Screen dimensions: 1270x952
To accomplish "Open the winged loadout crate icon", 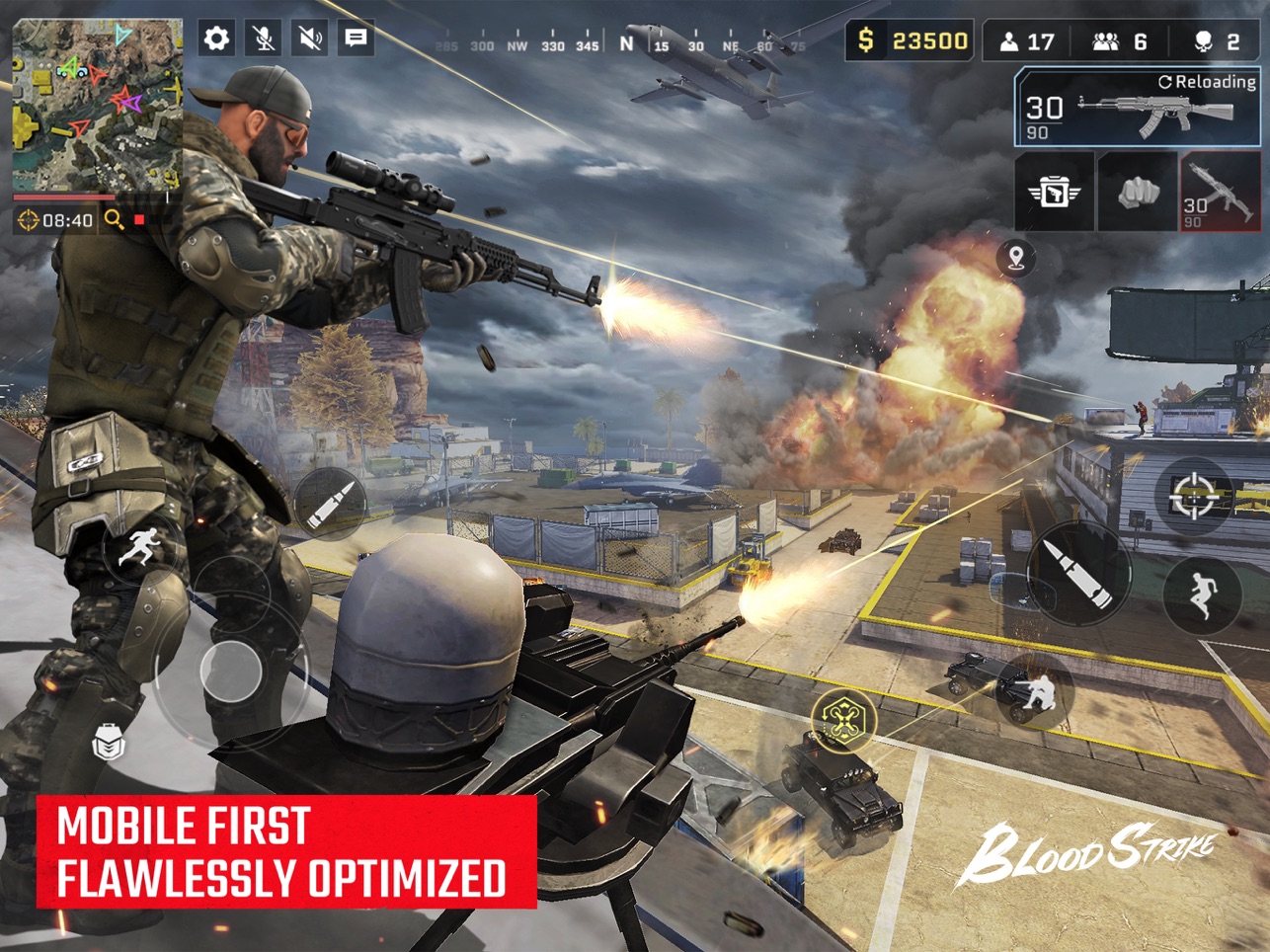I will (1054, 193).
